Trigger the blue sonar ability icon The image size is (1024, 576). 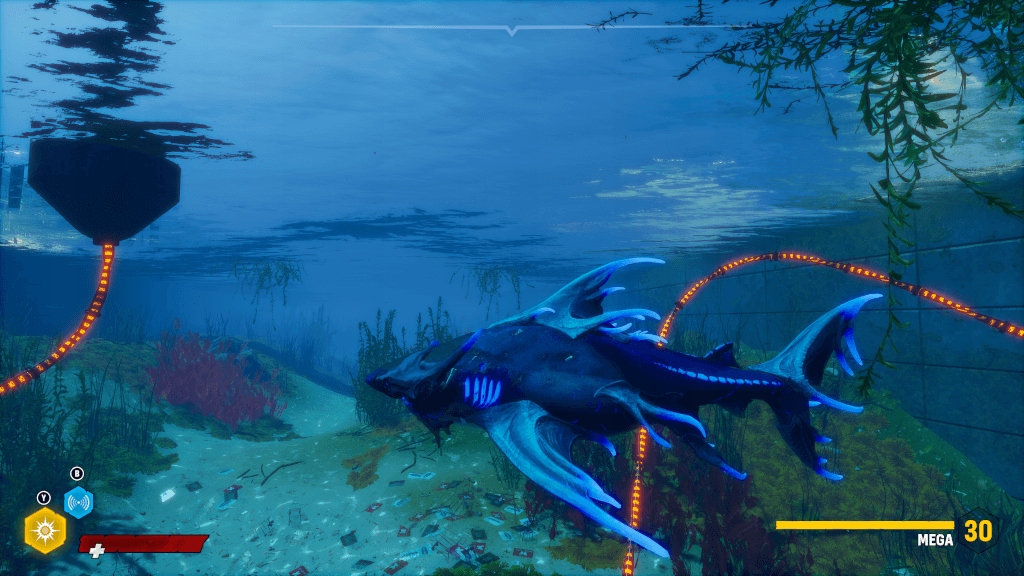pyautogui.click(x=78, y=502)
